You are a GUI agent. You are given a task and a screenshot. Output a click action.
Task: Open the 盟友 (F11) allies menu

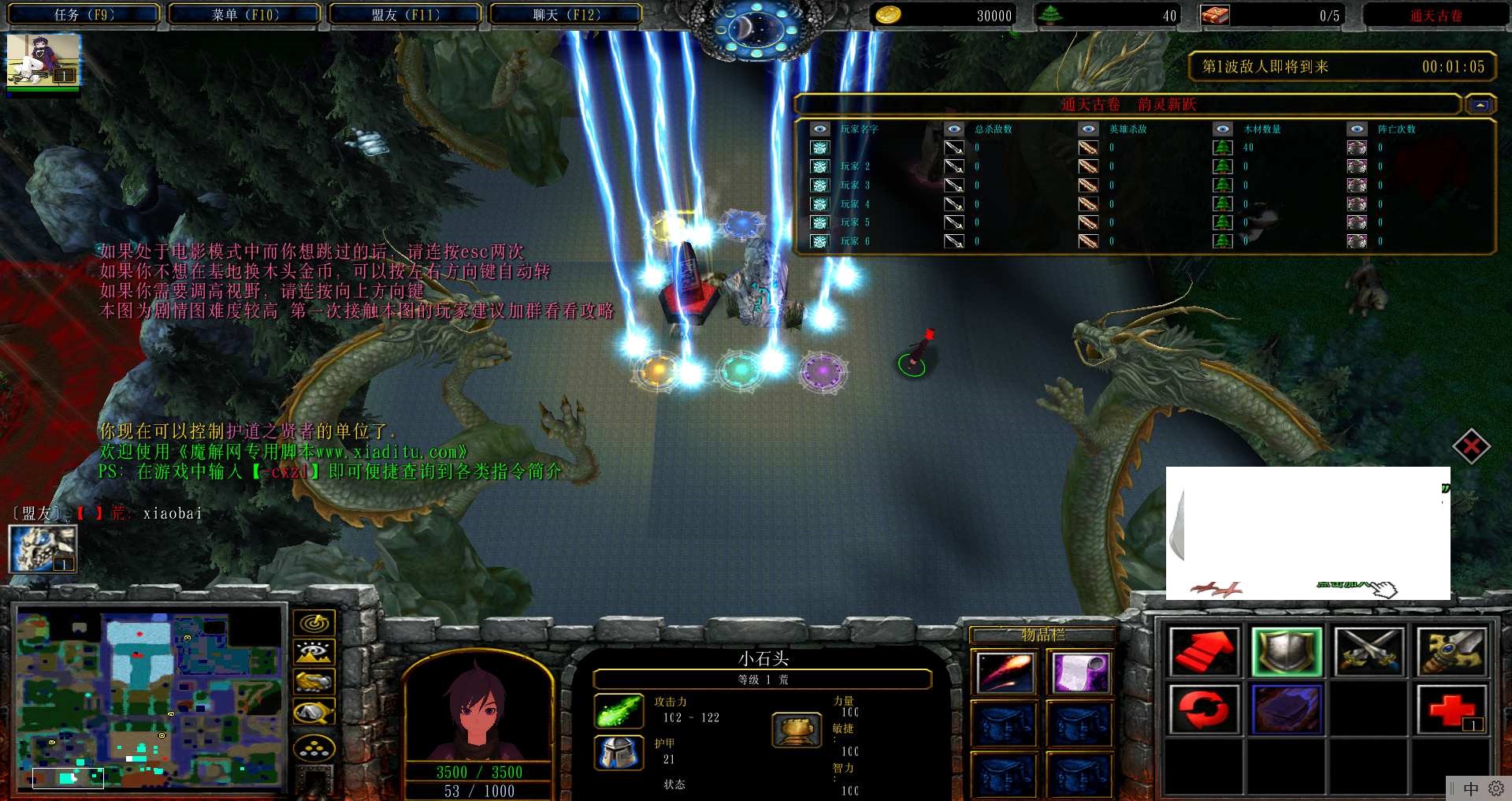pos(405,14)
